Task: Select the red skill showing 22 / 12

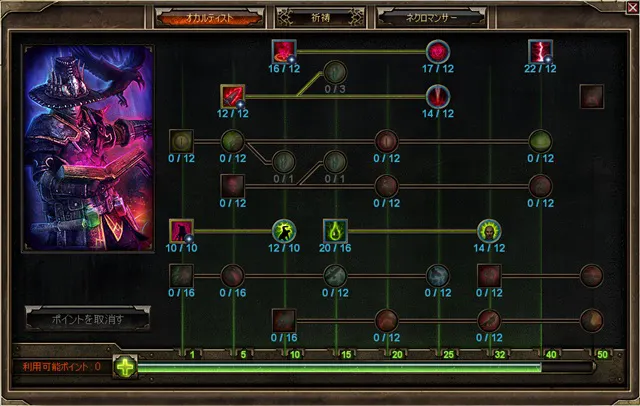Action: [x=540, y=52]
